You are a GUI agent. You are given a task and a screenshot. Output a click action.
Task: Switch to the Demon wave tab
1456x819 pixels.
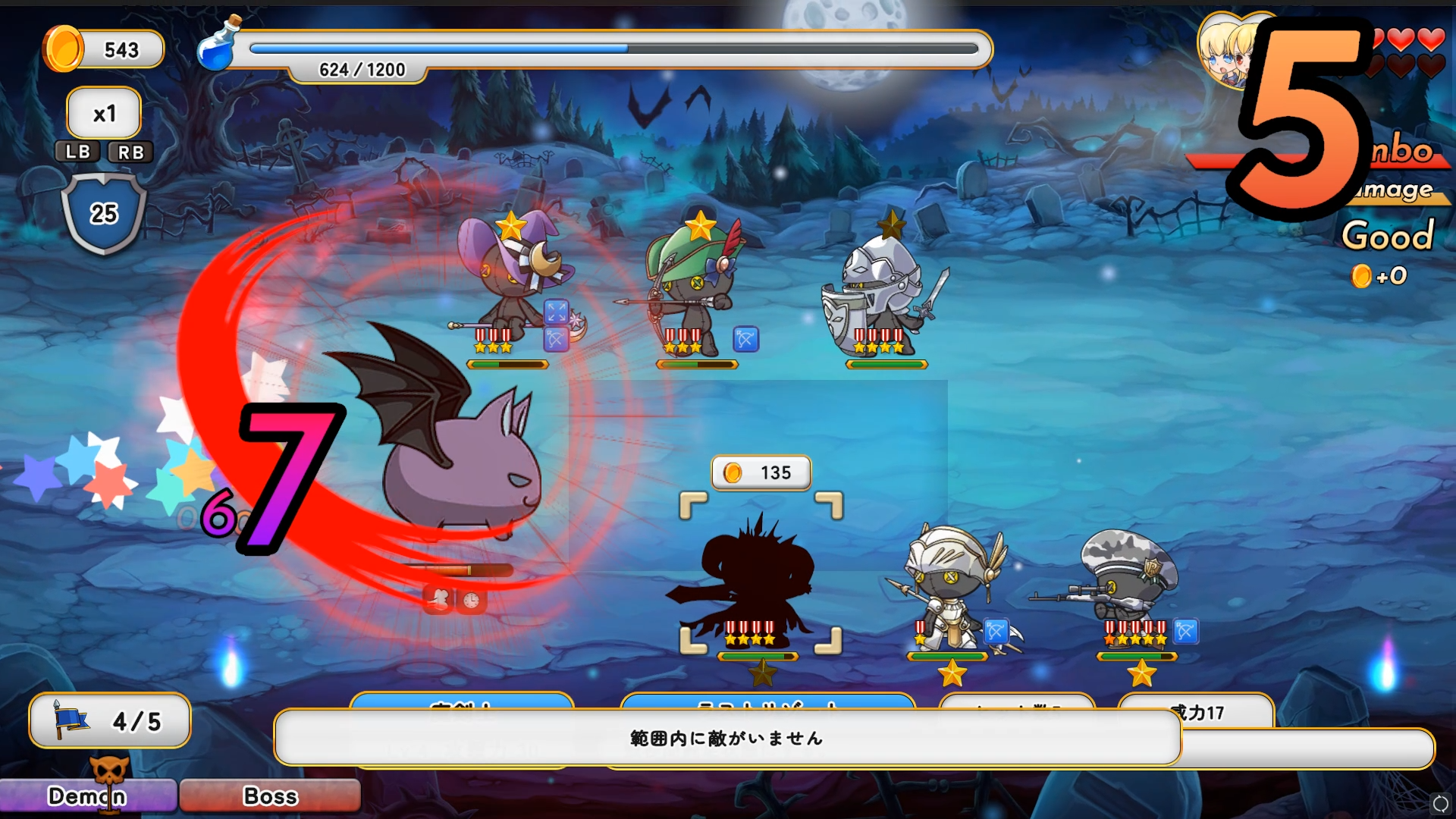coord(87,796)
